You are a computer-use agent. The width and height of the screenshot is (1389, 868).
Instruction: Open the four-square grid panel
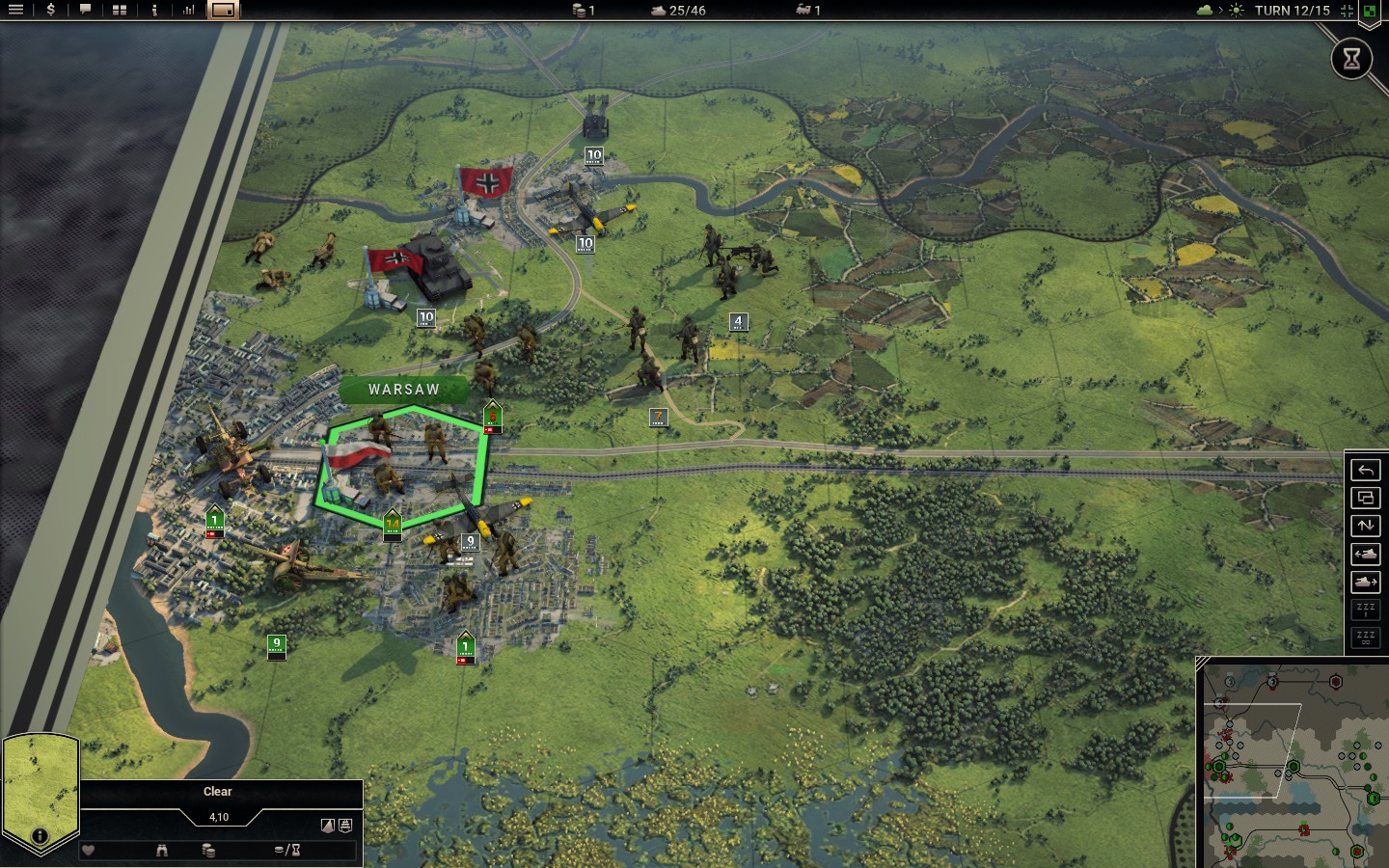point(120,10)
